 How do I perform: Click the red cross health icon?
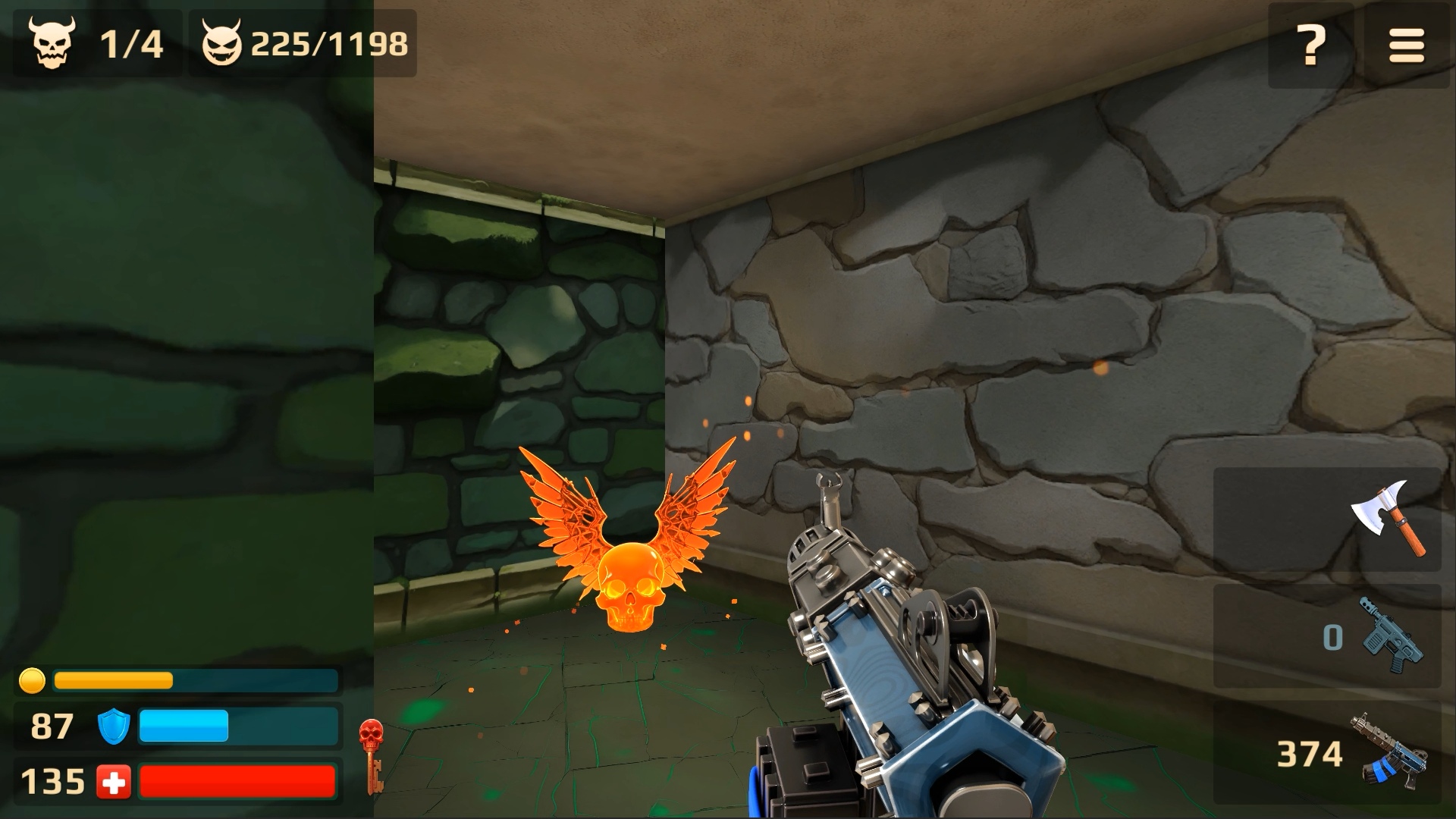coord(112,781)
